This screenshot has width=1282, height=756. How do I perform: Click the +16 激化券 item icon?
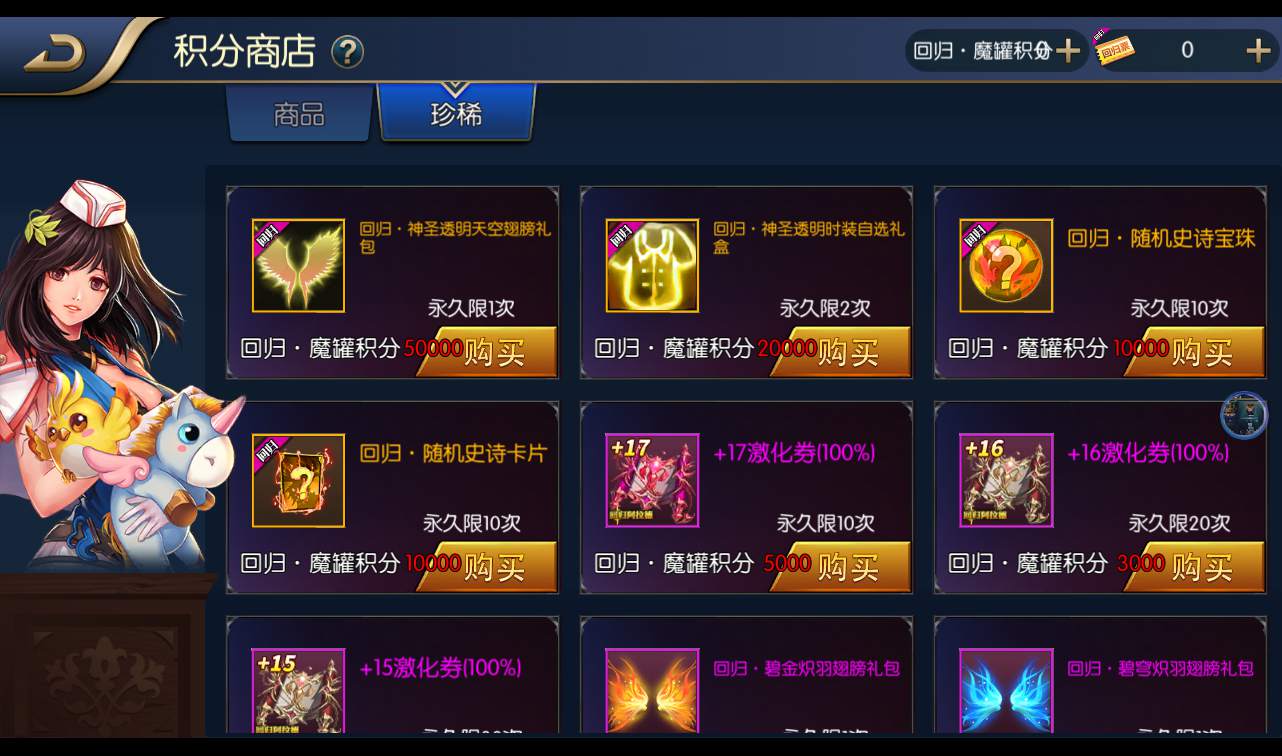pos(1006,480)
